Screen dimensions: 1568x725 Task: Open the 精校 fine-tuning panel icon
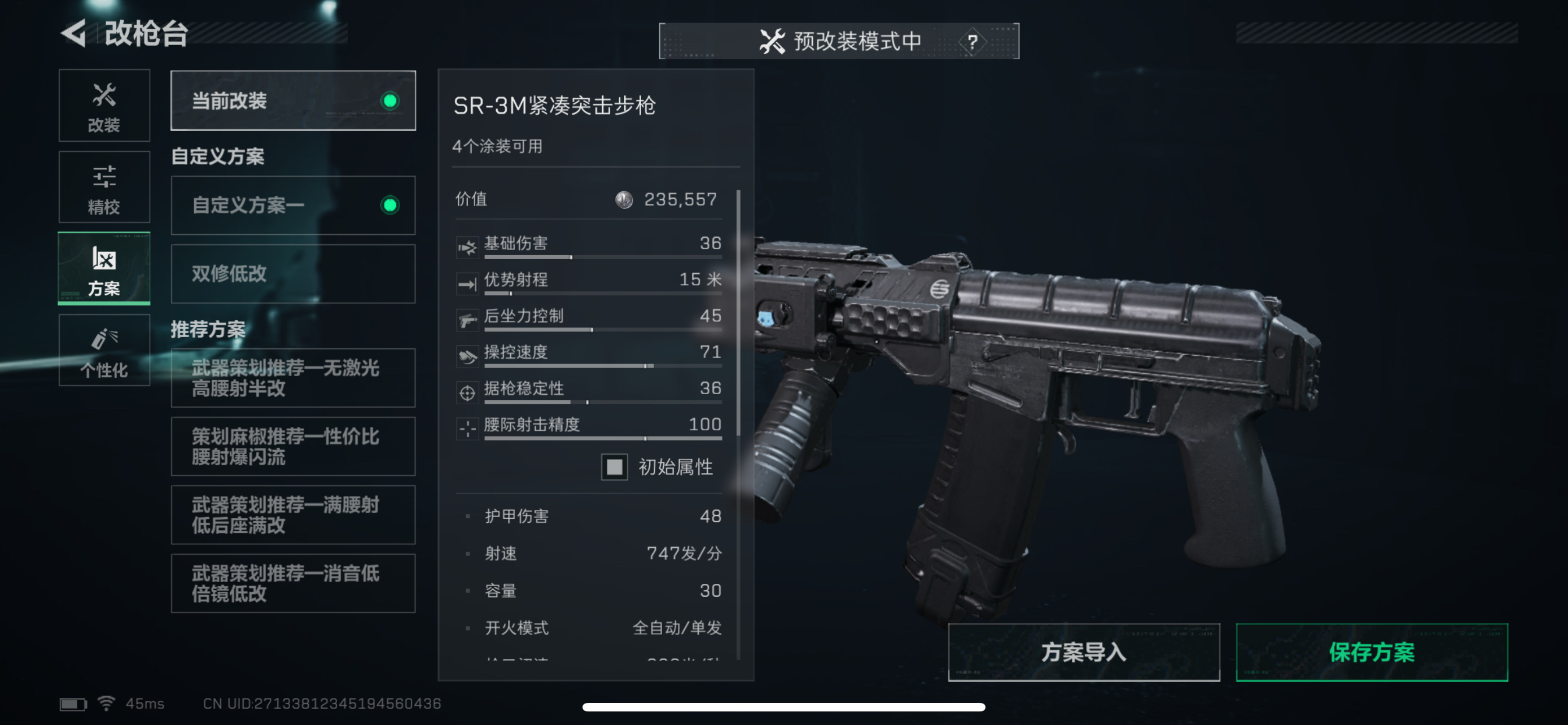click(x=104, y=177)
